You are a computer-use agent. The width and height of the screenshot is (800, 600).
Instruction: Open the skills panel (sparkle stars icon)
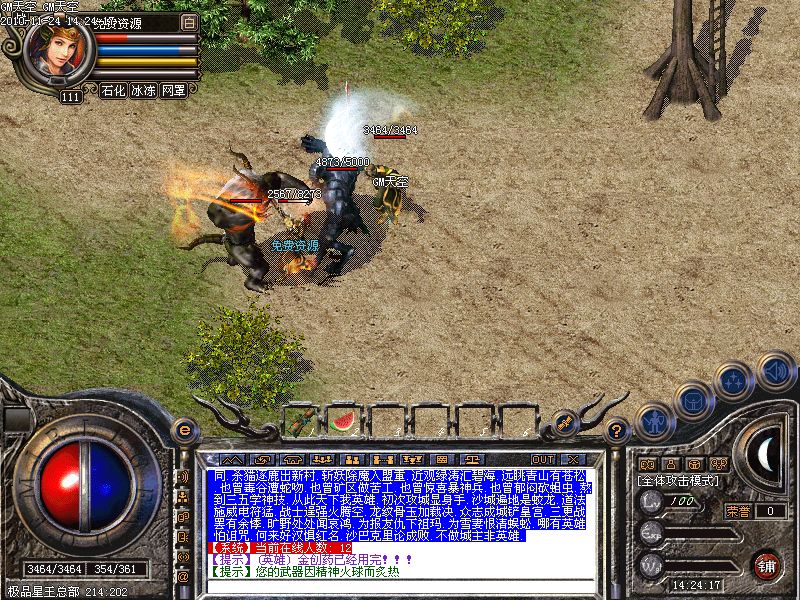[x=735, y=380]
